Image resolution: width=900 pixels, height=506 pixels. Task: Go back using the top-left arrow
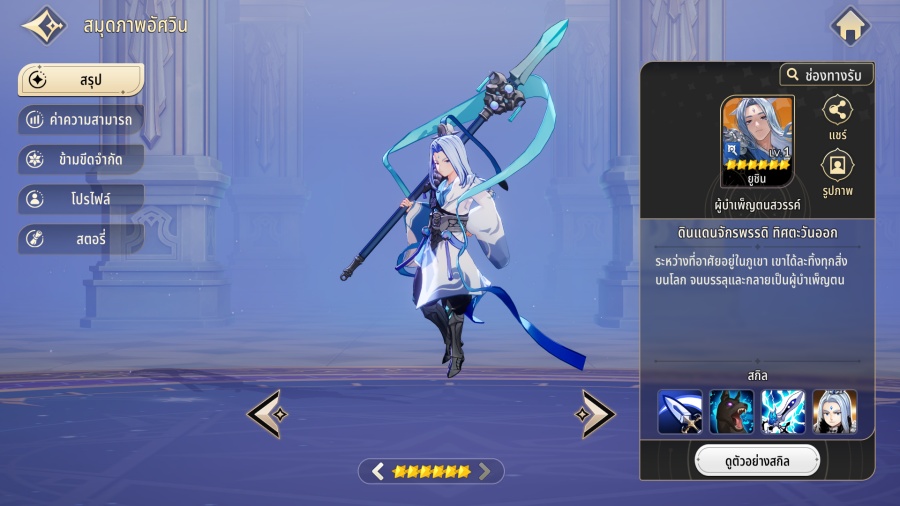43,26
